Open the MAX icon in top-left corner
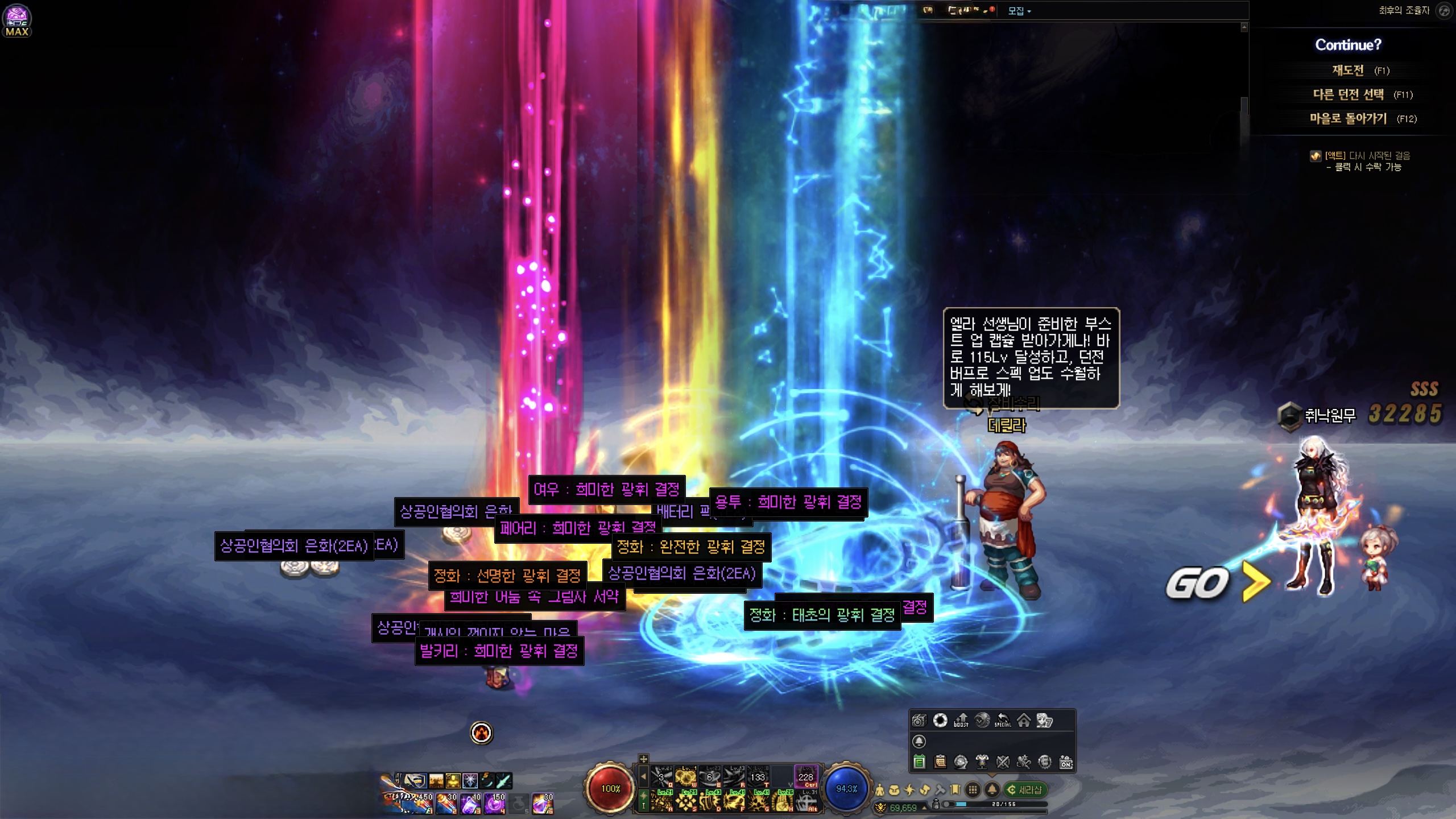 point(17,20)
